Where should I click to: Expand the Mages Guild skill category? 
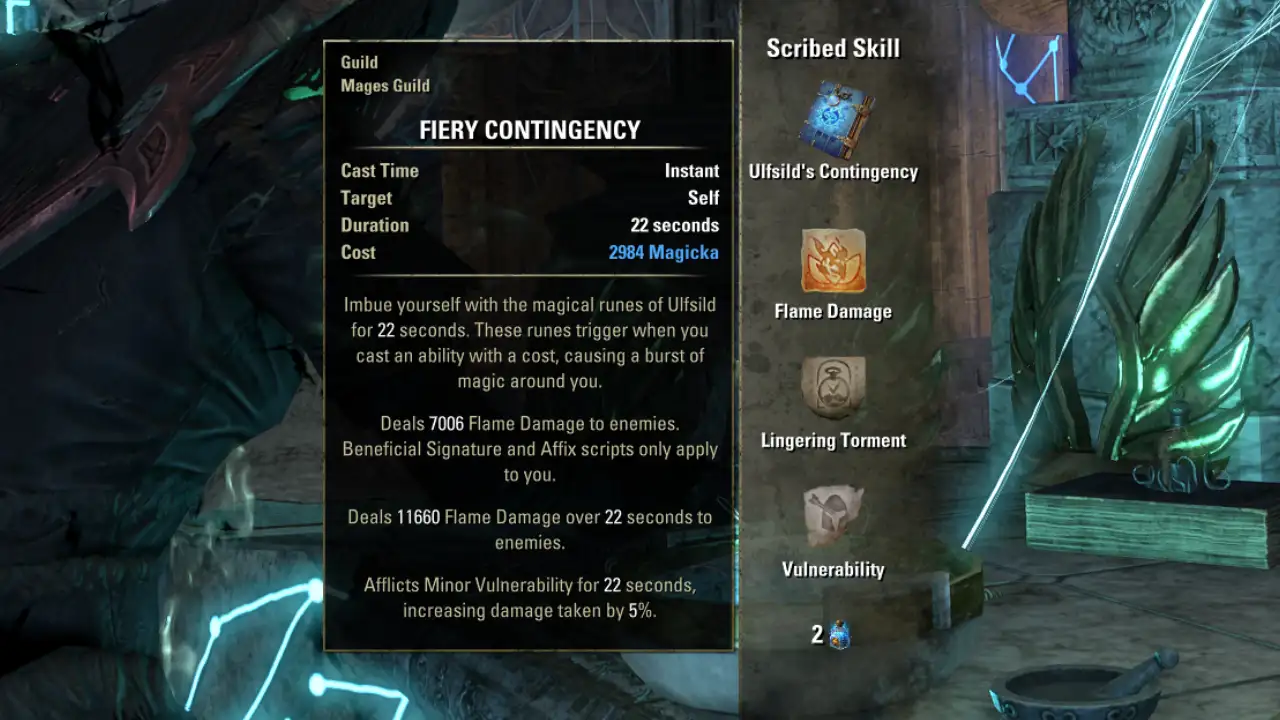coord(386,85)
